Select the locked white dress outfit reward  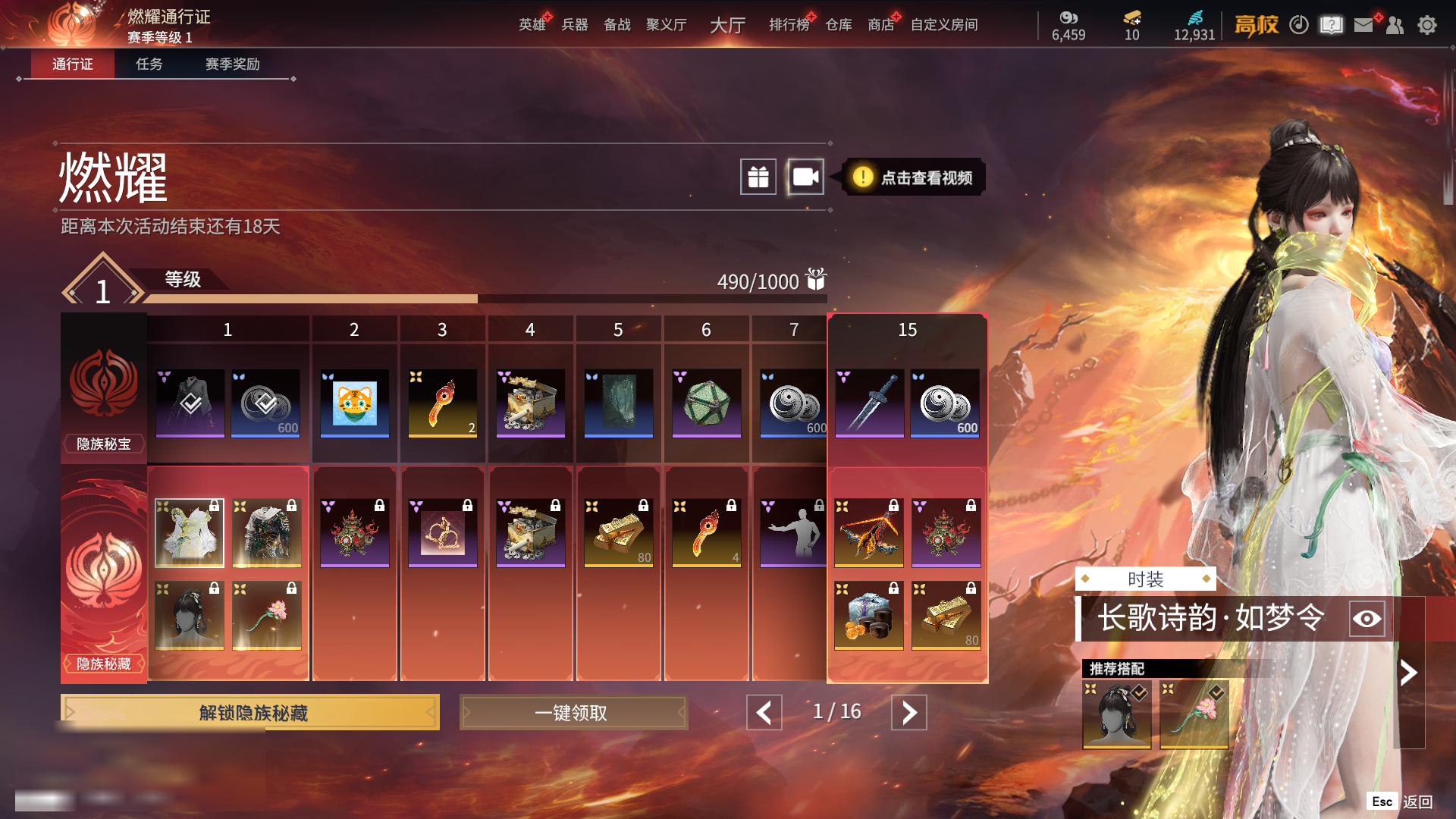190,533
